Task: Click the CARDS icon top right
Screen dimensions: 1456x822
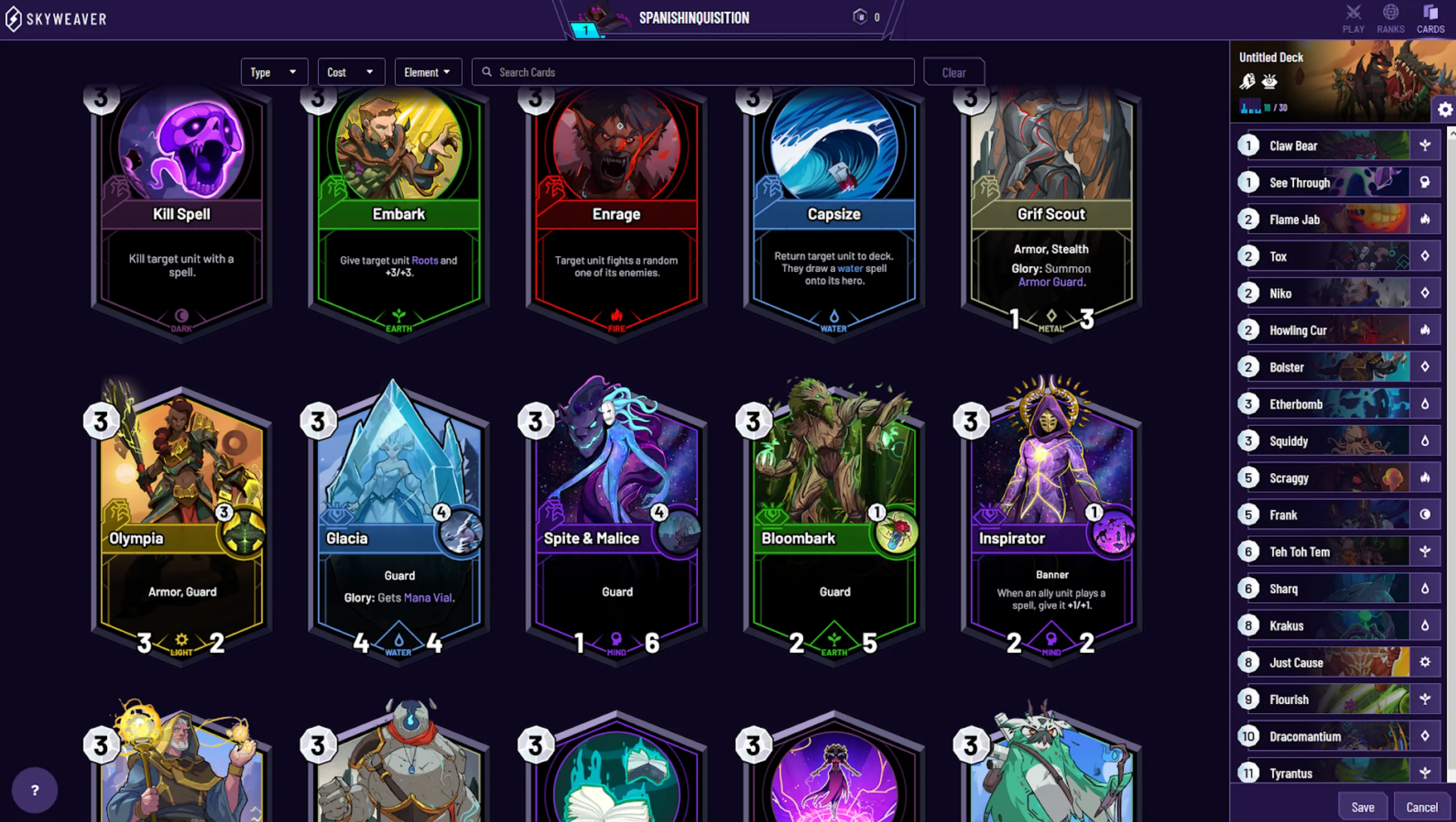Action: pos(1431,12)
